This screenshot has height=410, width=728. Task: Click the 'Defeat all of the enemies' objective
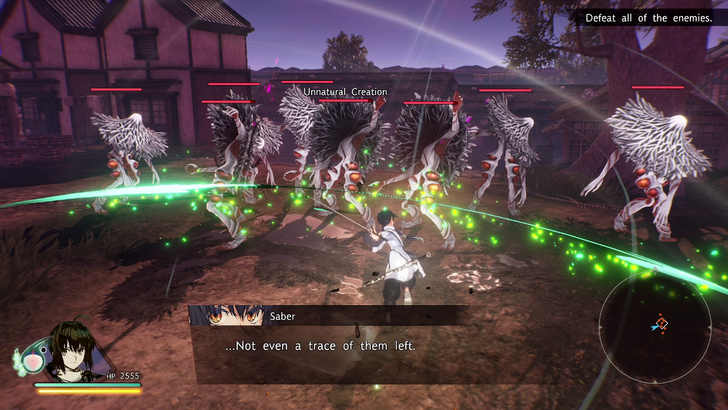[647, 18]
